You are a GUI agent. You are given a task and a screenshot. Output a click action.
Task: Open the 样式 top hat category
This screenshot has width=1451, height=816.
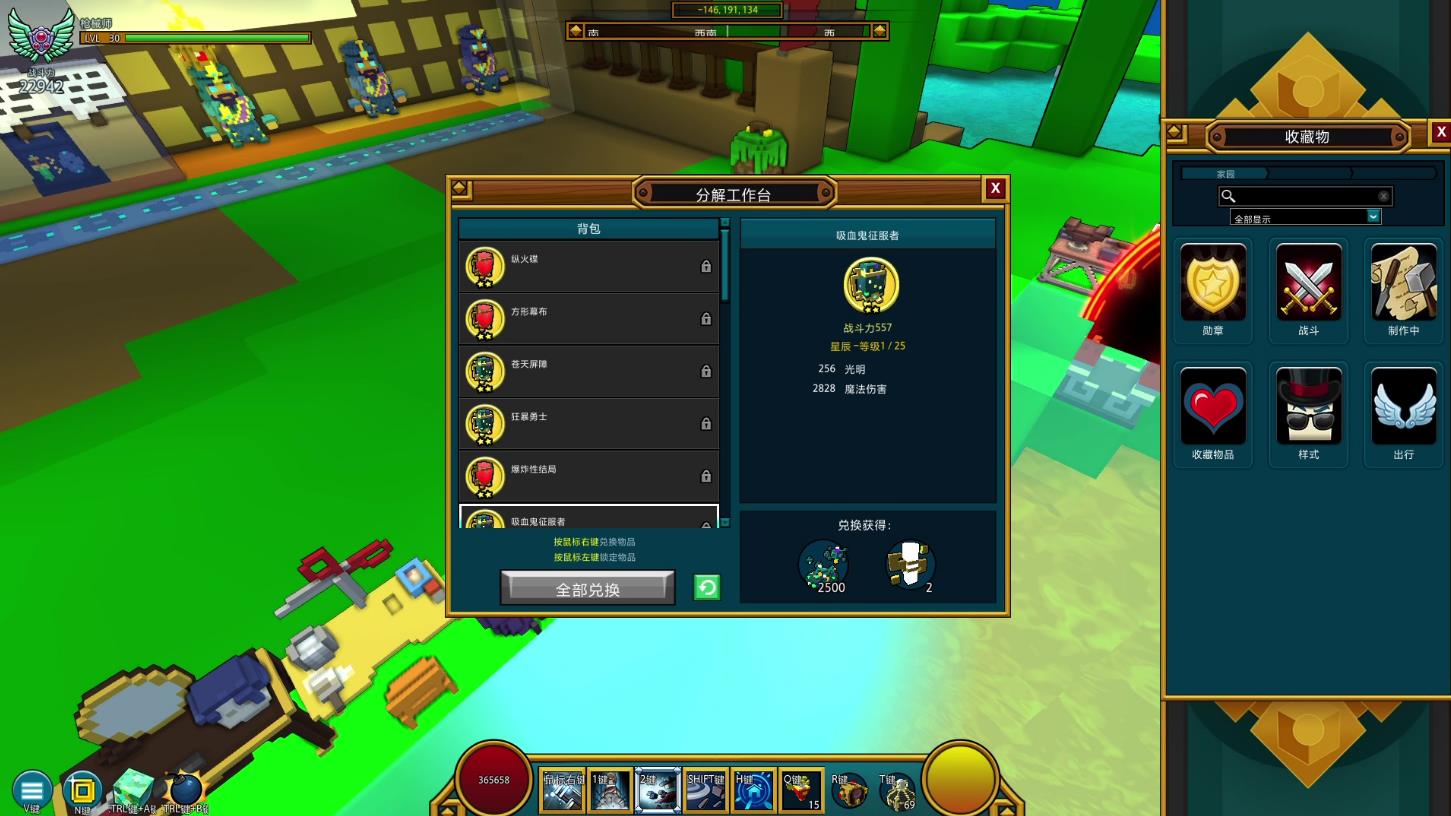[1308, 412]
